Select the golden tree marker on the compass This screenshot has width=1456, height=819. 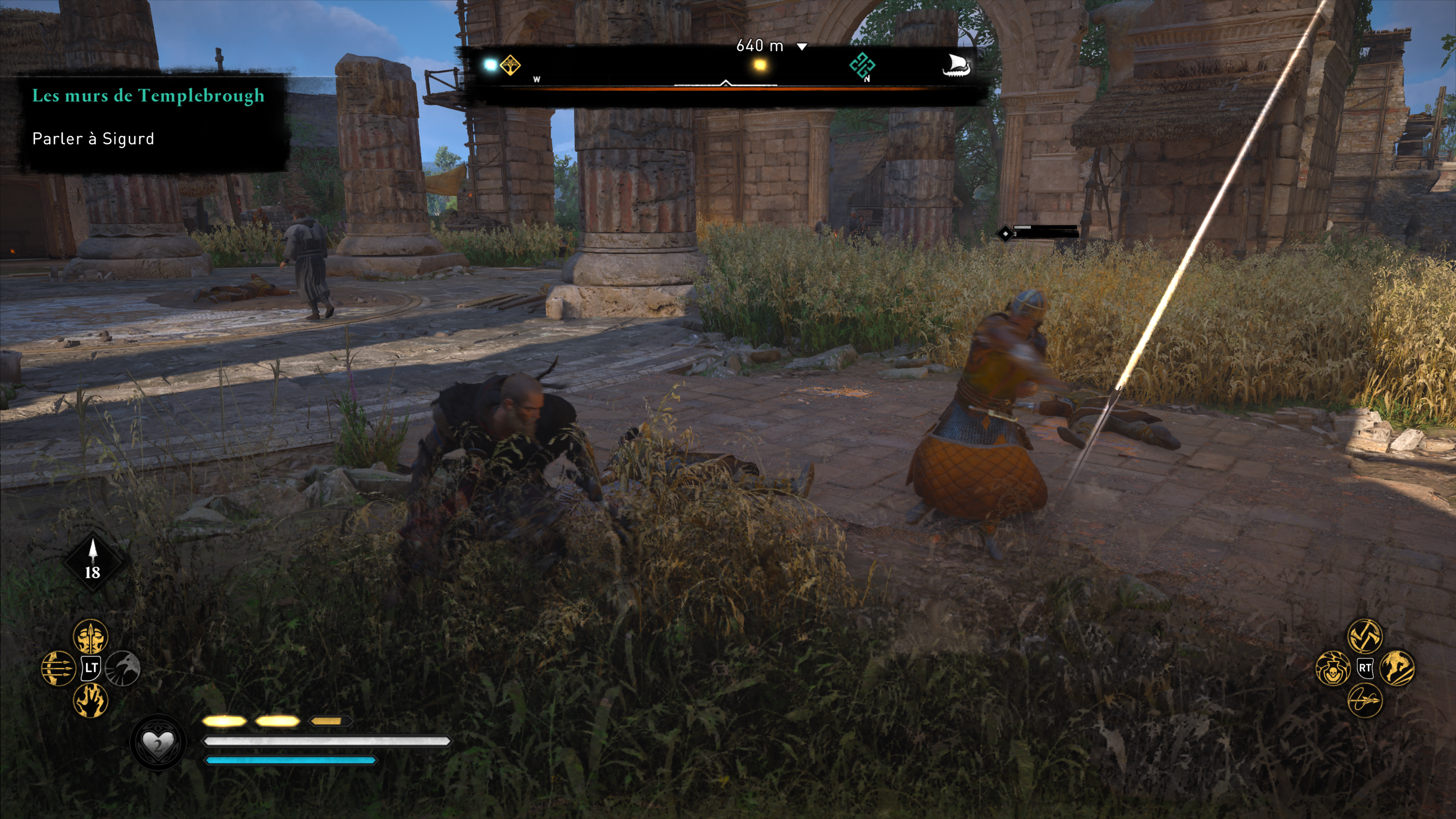[x=510, y=66]
